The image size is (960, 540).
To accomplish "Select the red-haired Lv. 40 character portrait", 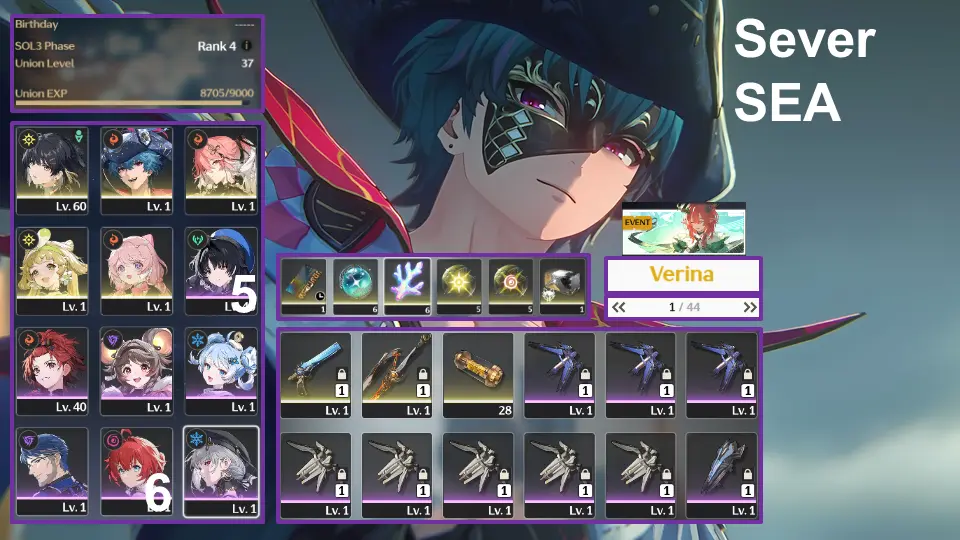I will point(53,369).
